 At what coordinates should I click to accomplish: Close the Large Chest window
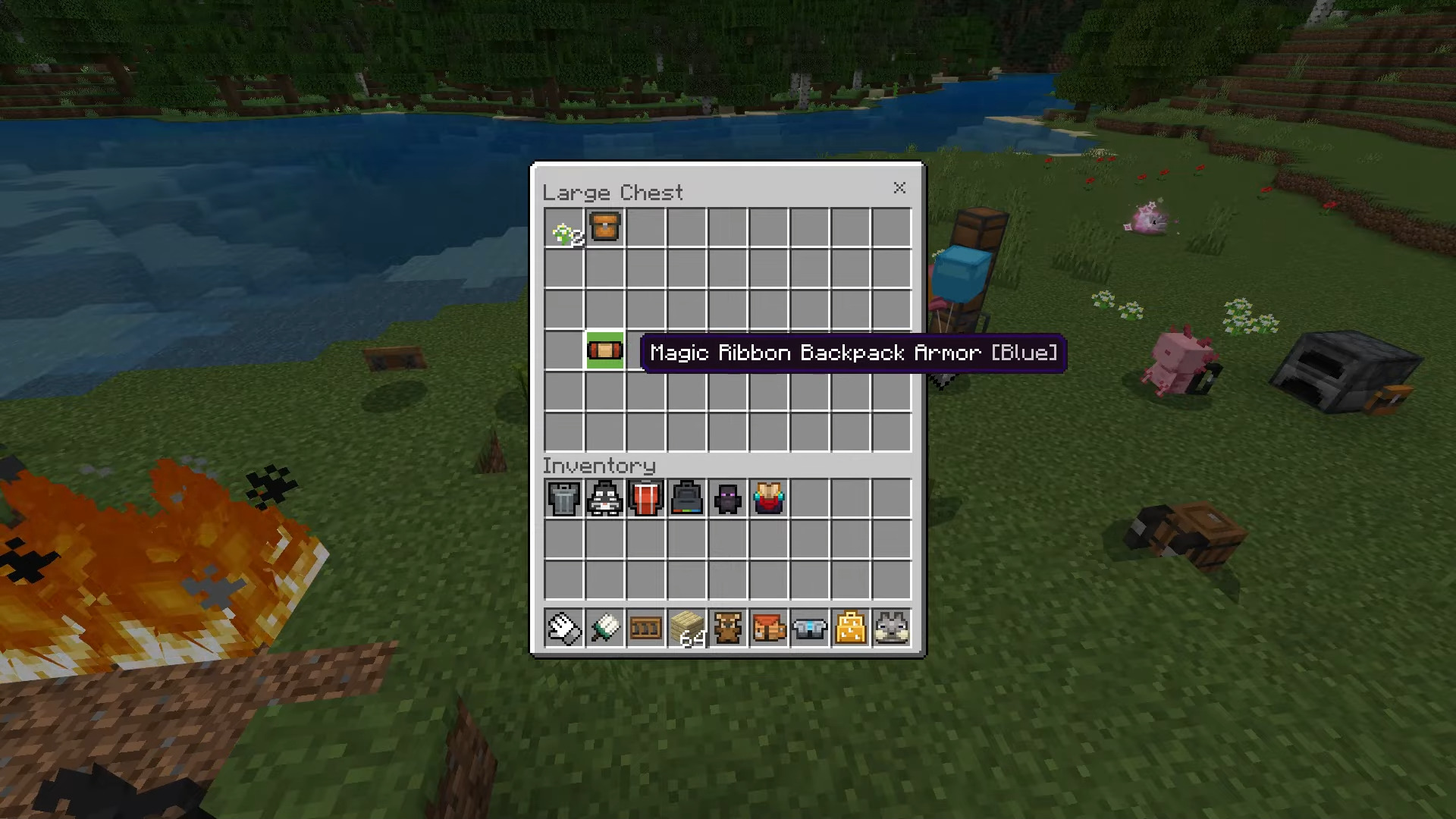point(899,188)
